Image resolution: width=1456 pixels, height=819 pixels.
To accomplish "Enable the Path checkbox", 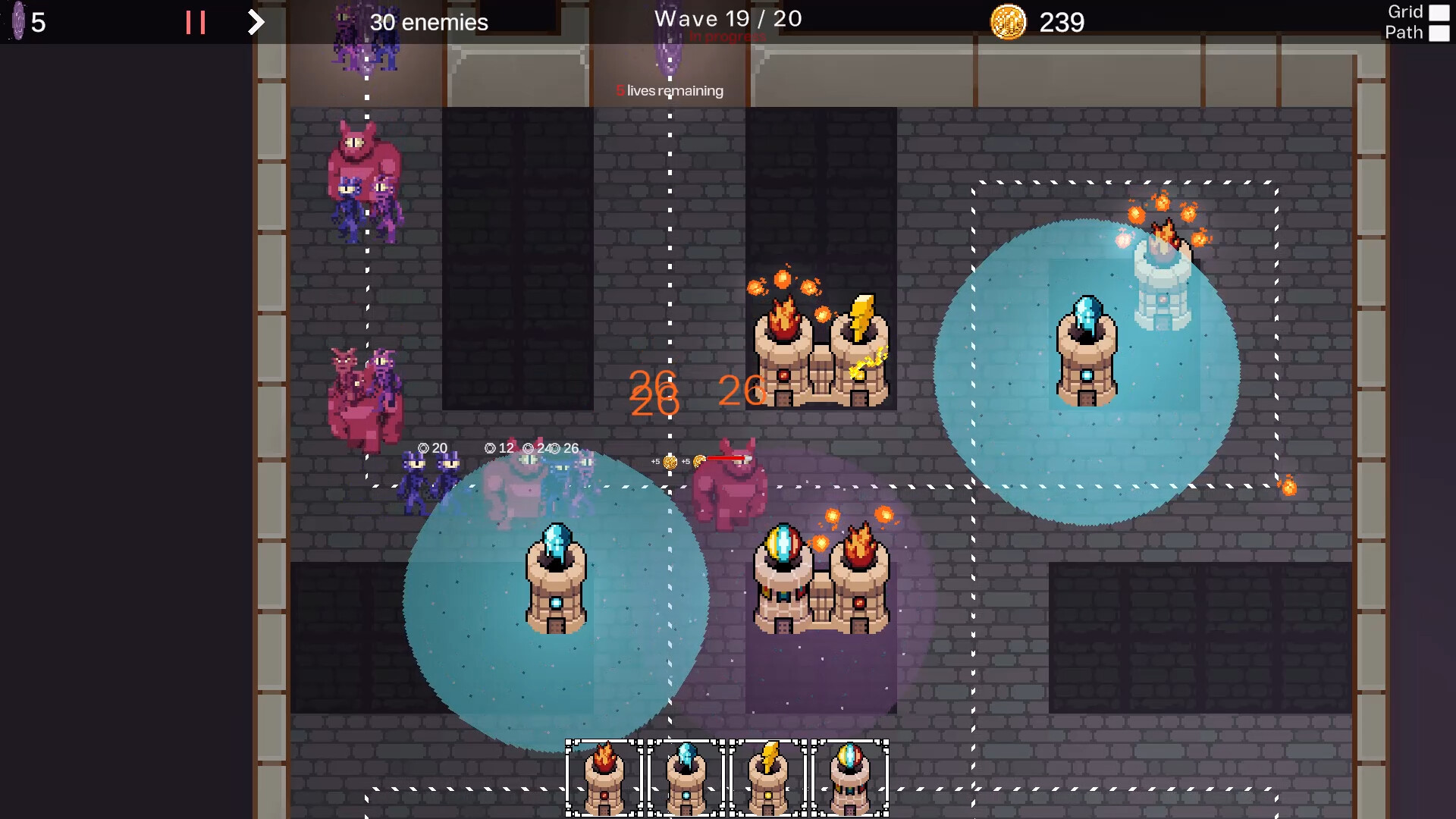I will pos(1439,33).
